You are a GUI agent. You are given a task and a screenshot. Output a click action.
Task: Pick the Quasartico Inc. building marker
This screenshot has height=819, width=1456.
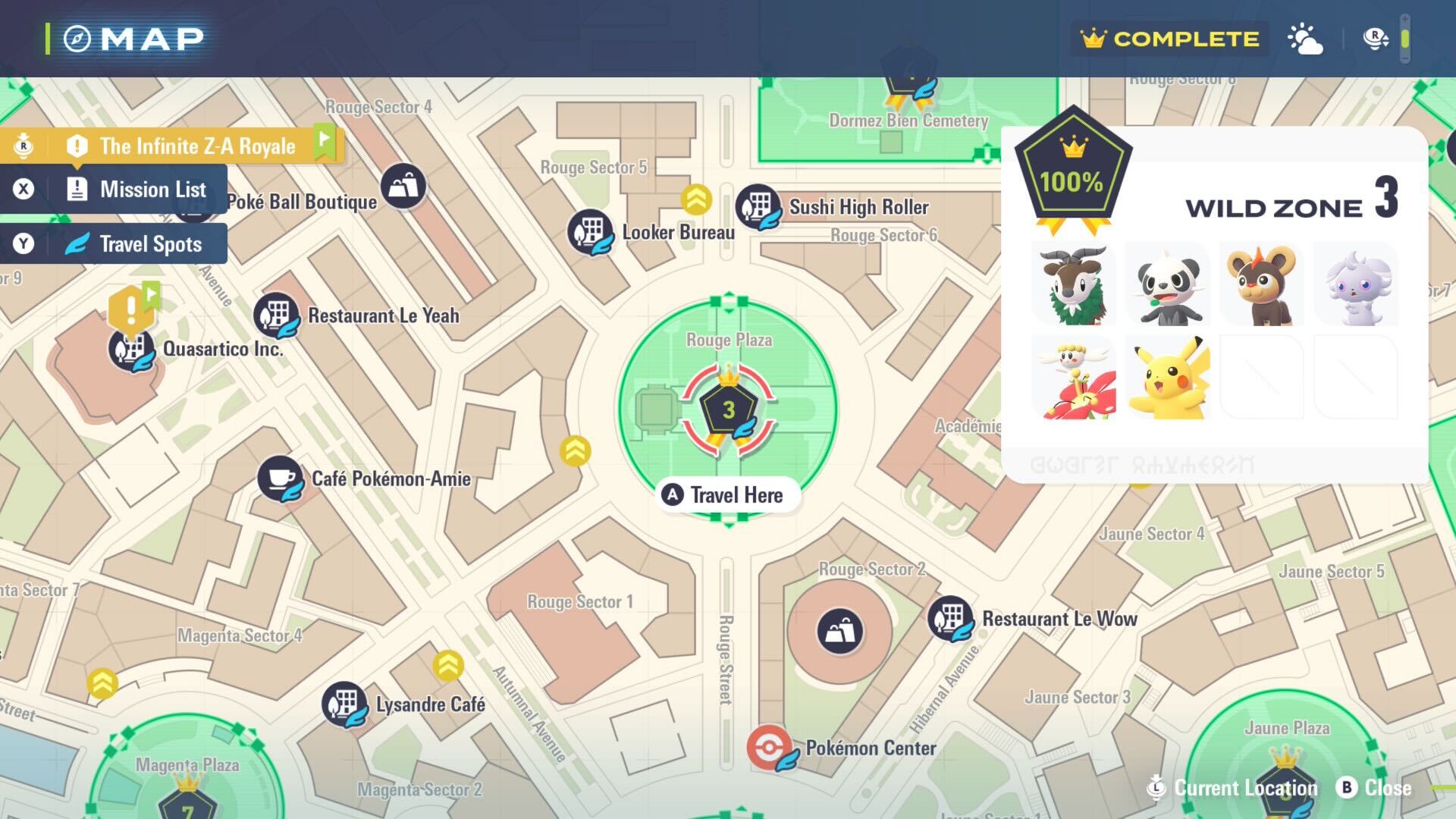(131, 349)
